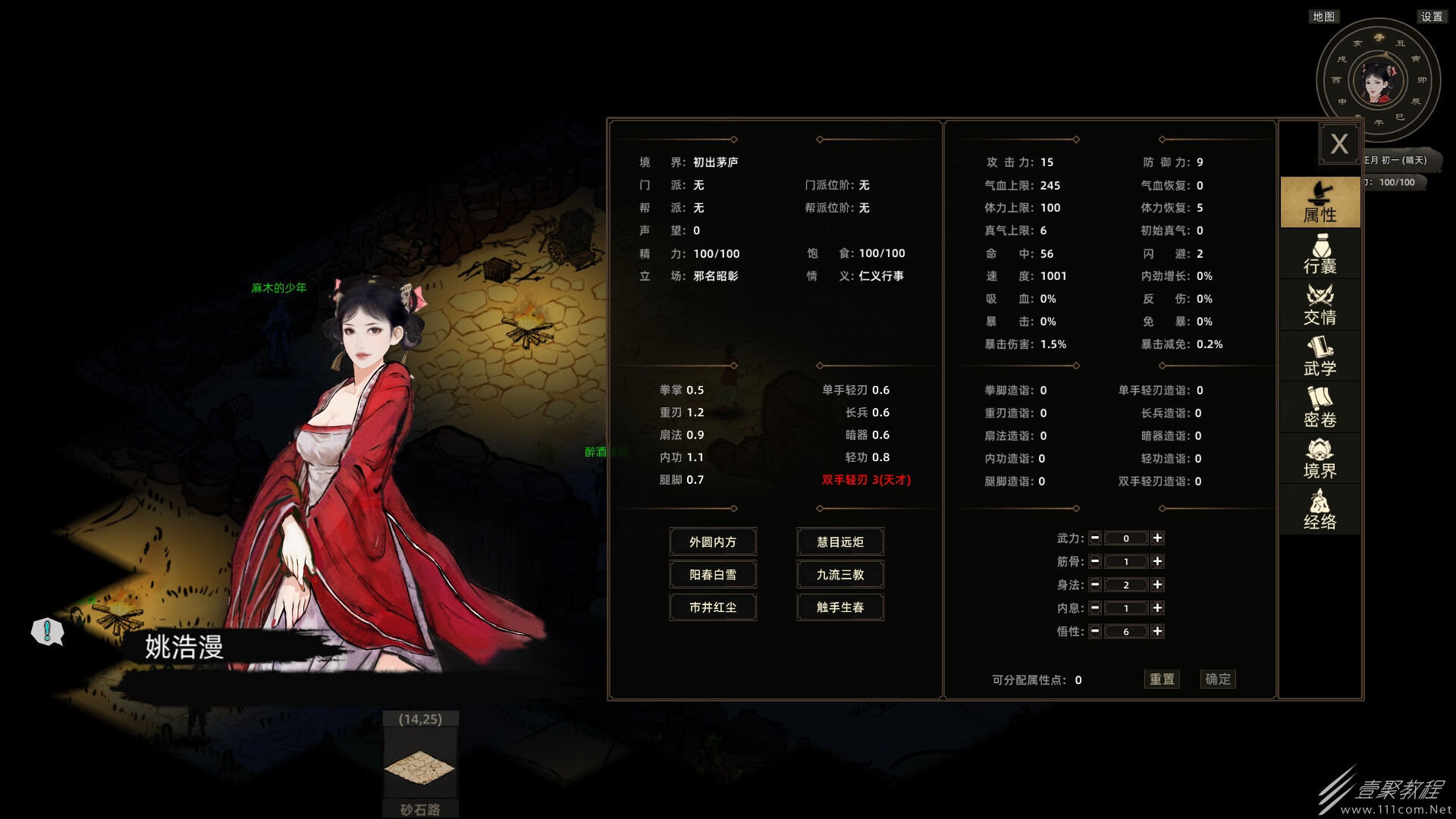Confirm attribute allocation with 确定
The width and height of the screenshot is (1456, 819).
tap(1218, 679)
